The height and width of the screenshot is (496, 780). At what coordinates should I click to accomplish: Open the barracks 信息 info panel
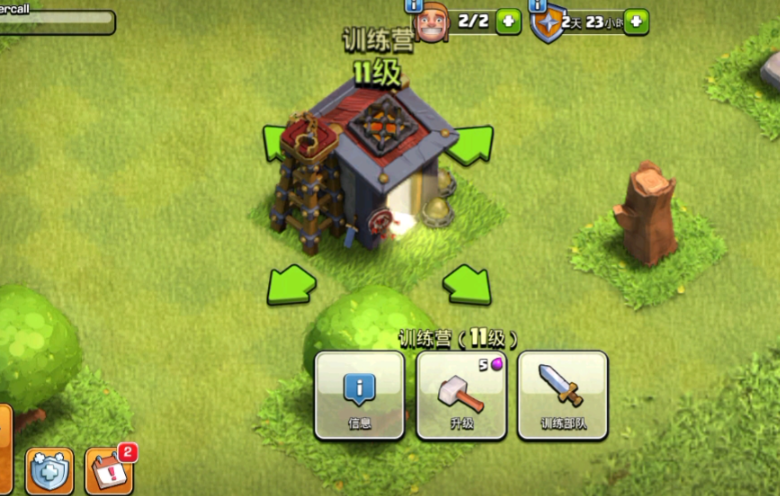359,394
